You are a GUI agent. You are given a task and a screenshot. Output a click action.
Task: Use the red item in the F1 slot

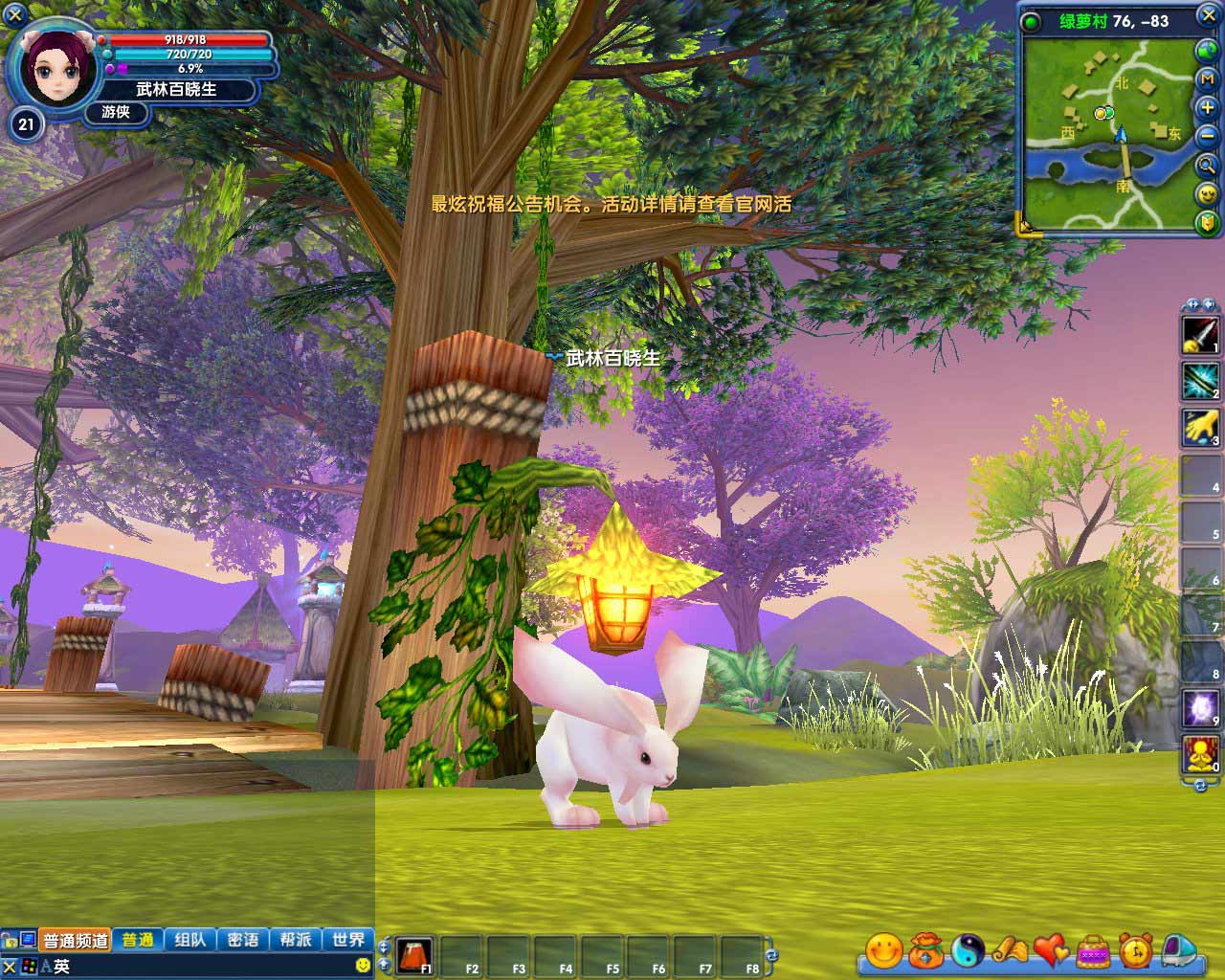(x=414, y=955)
